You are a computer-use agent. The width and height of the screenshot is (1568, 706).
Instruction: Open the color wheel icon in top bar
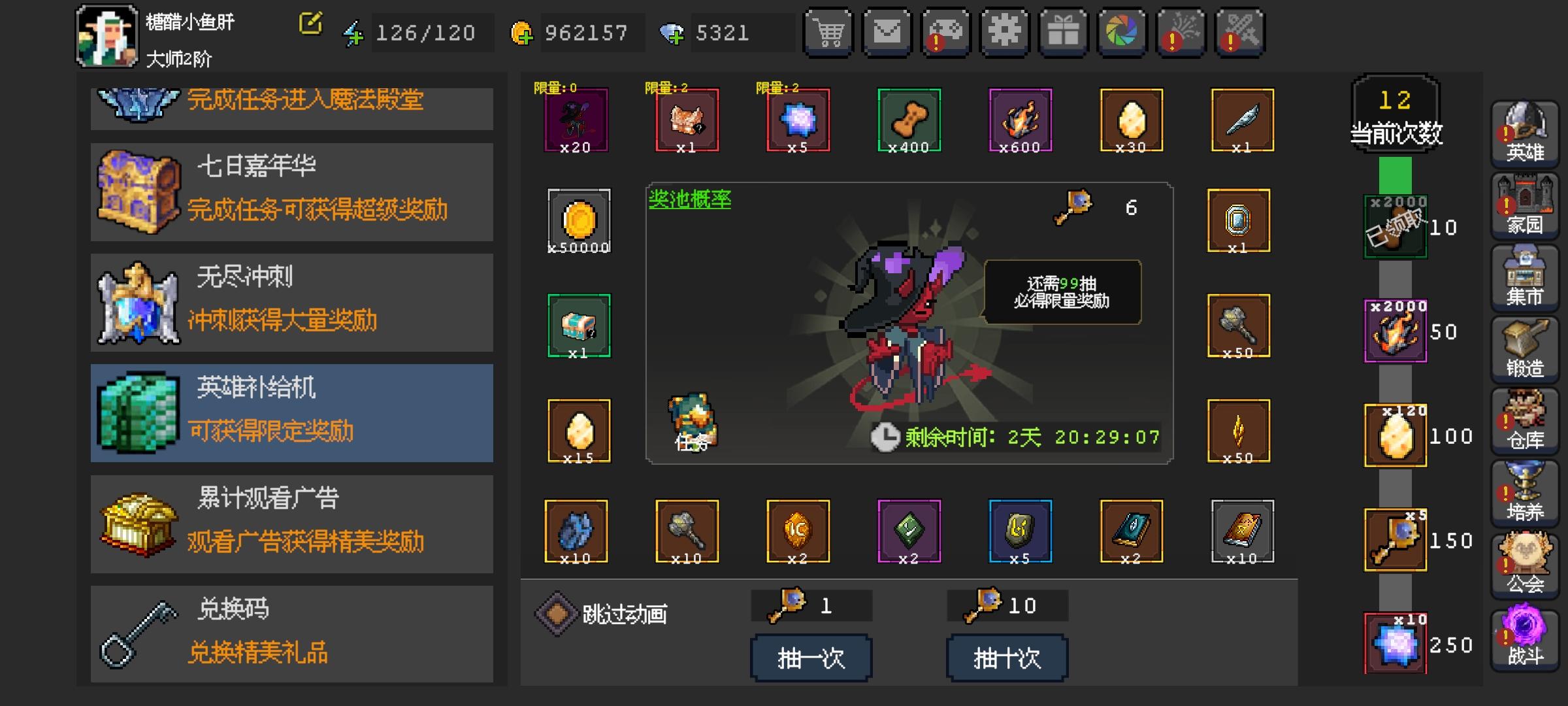click(1122, 32)
